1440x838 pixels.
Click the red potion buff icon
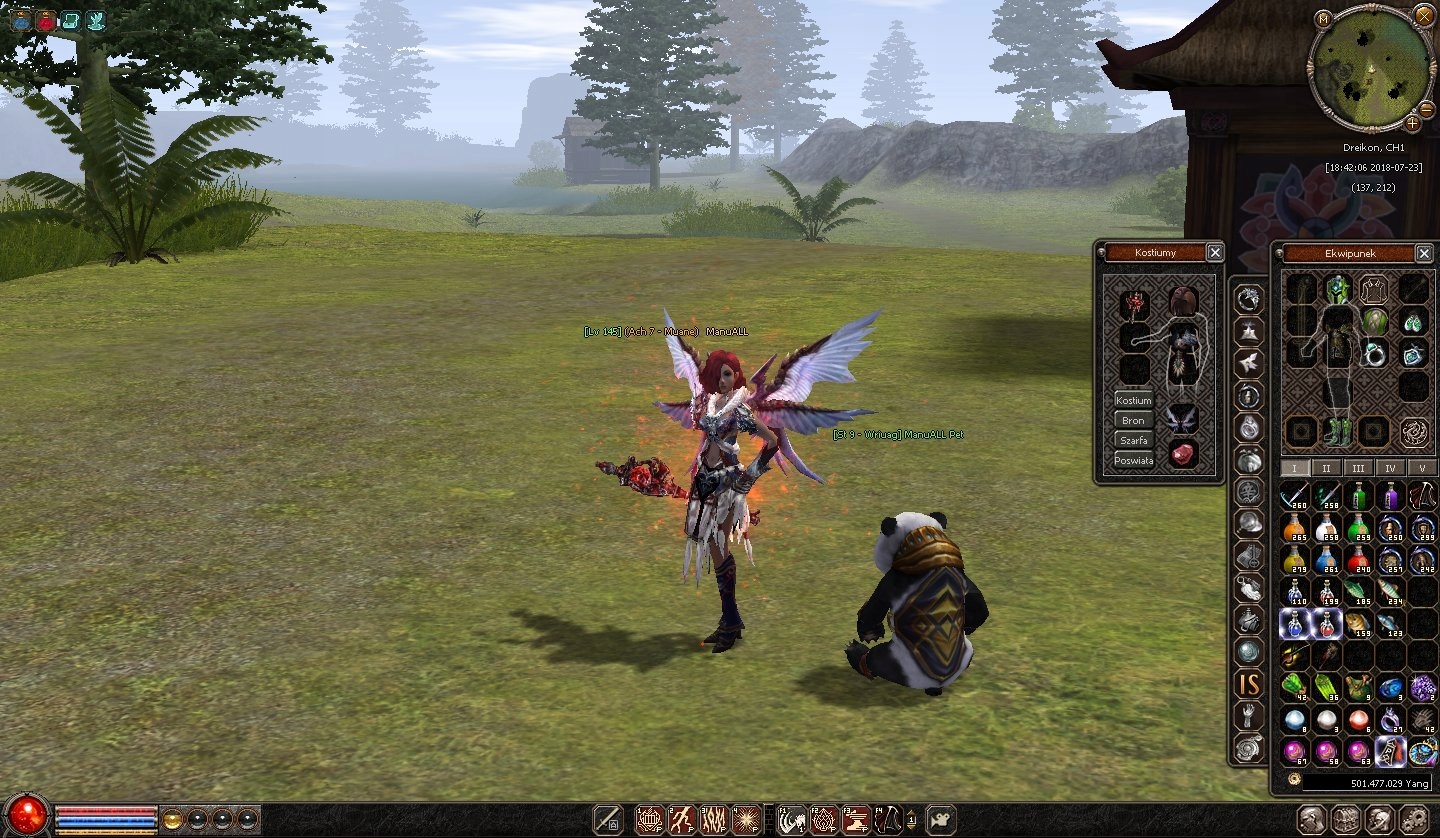(46, 20)
